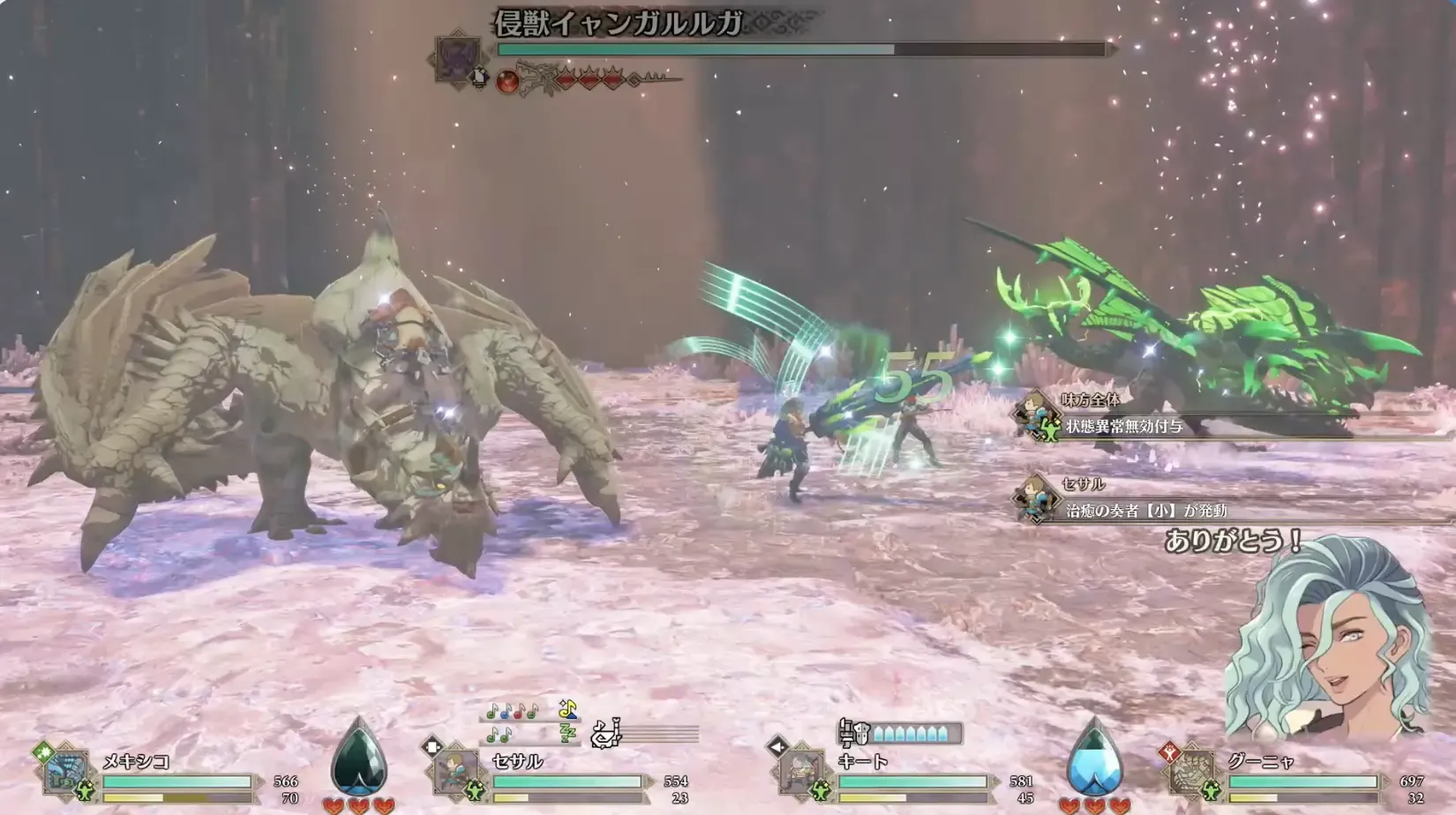Pick グーニャ's monster portrait
Screen dimensions: 1456x815
pyautogui.click(x=1192, y=774)
